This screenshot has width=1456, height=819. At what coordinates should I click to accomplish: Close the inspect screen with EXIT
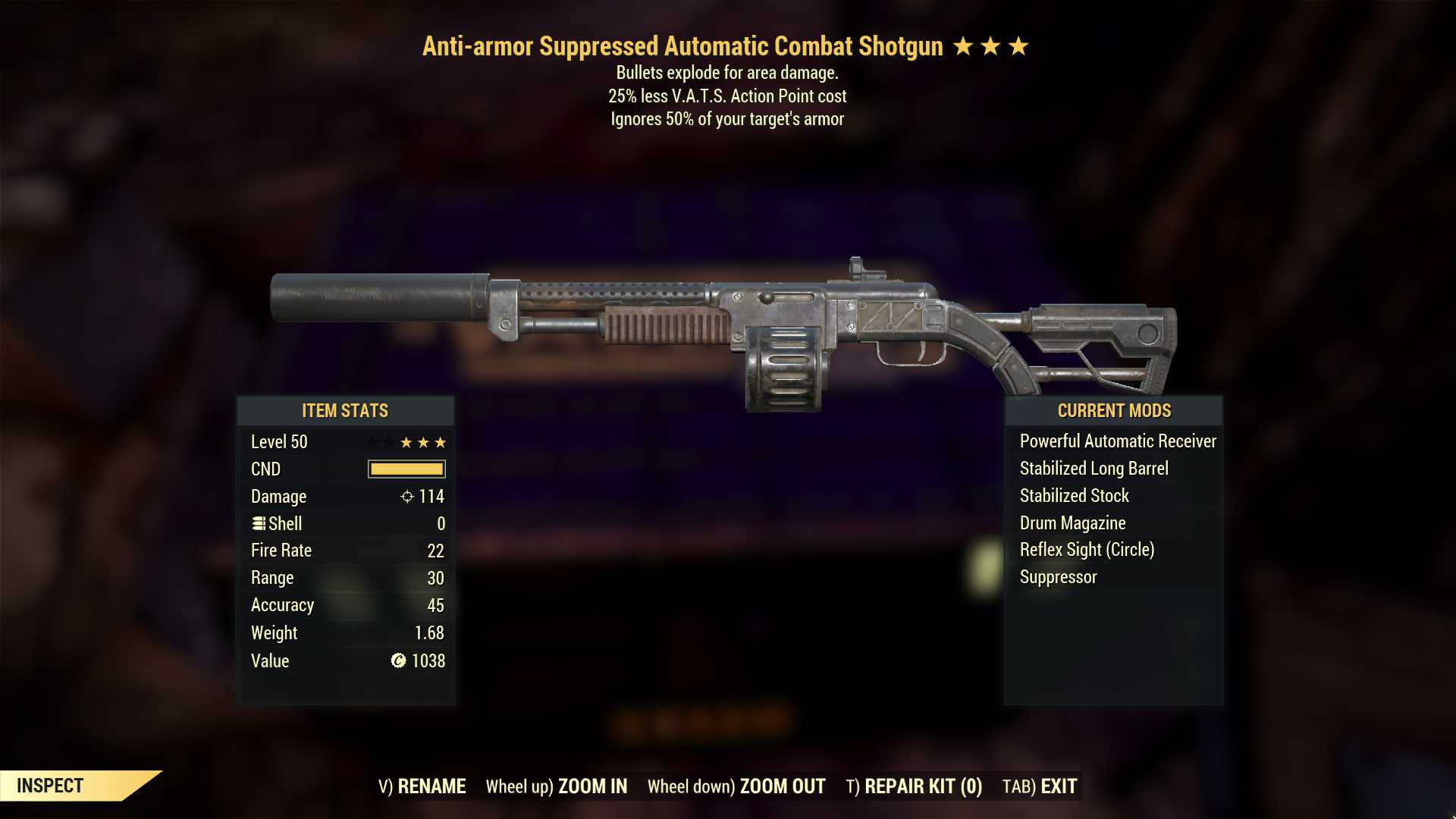(x=1040, y=786)
